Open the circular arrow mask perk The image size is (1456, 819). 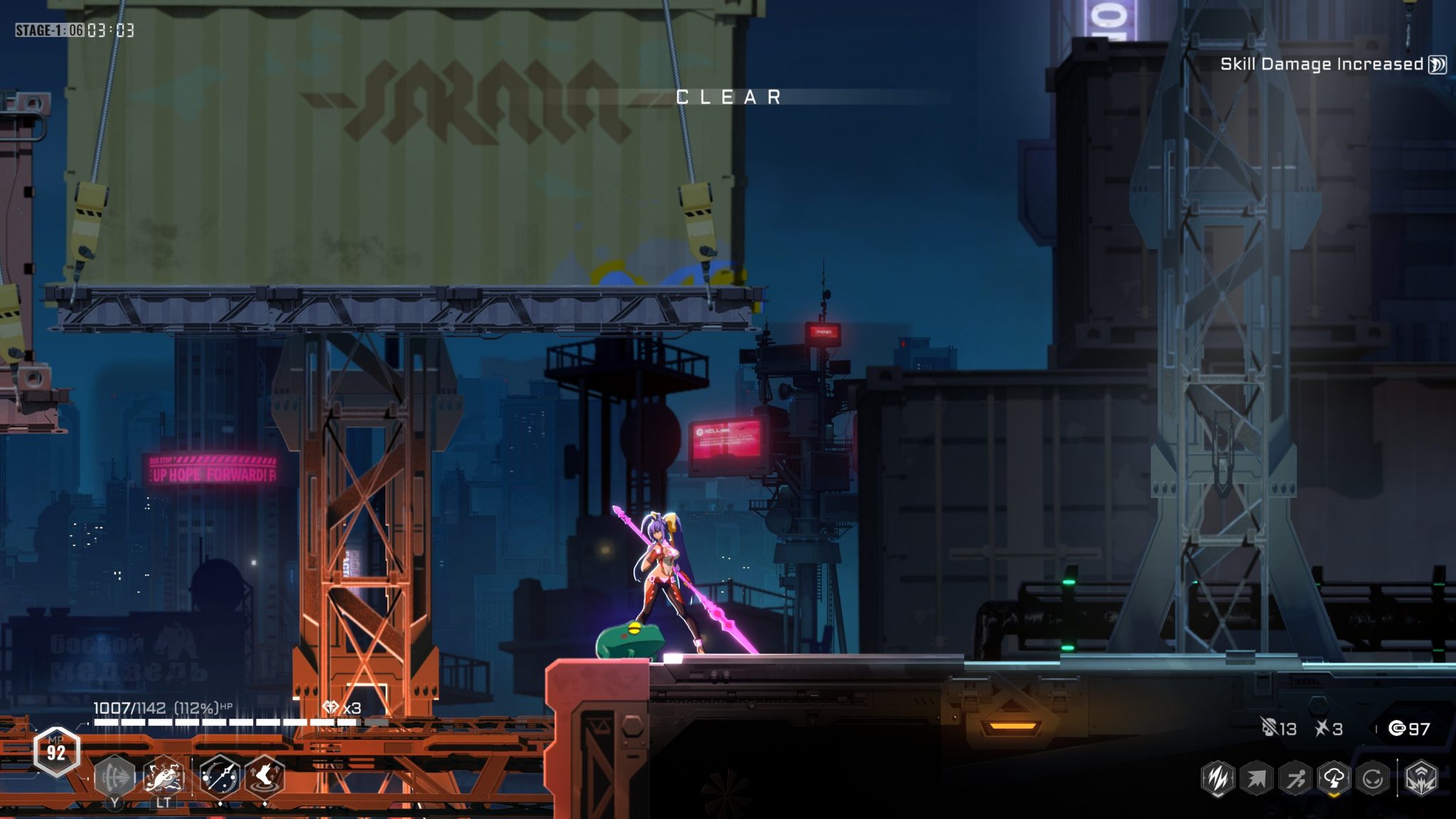pyautogui.click(x=1372, y=778)
